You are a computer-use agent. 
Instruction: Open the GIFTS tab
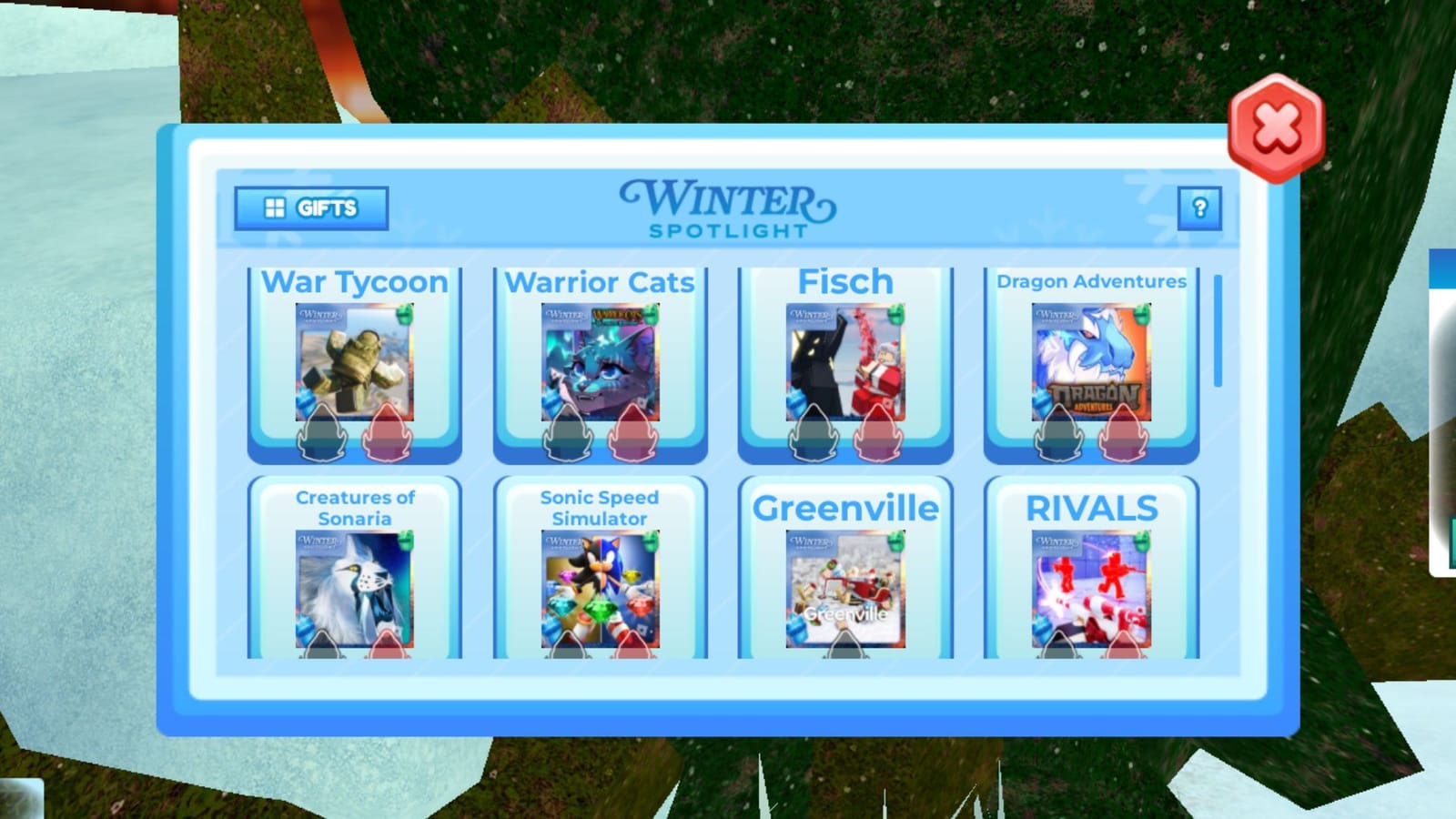point(312,207)
